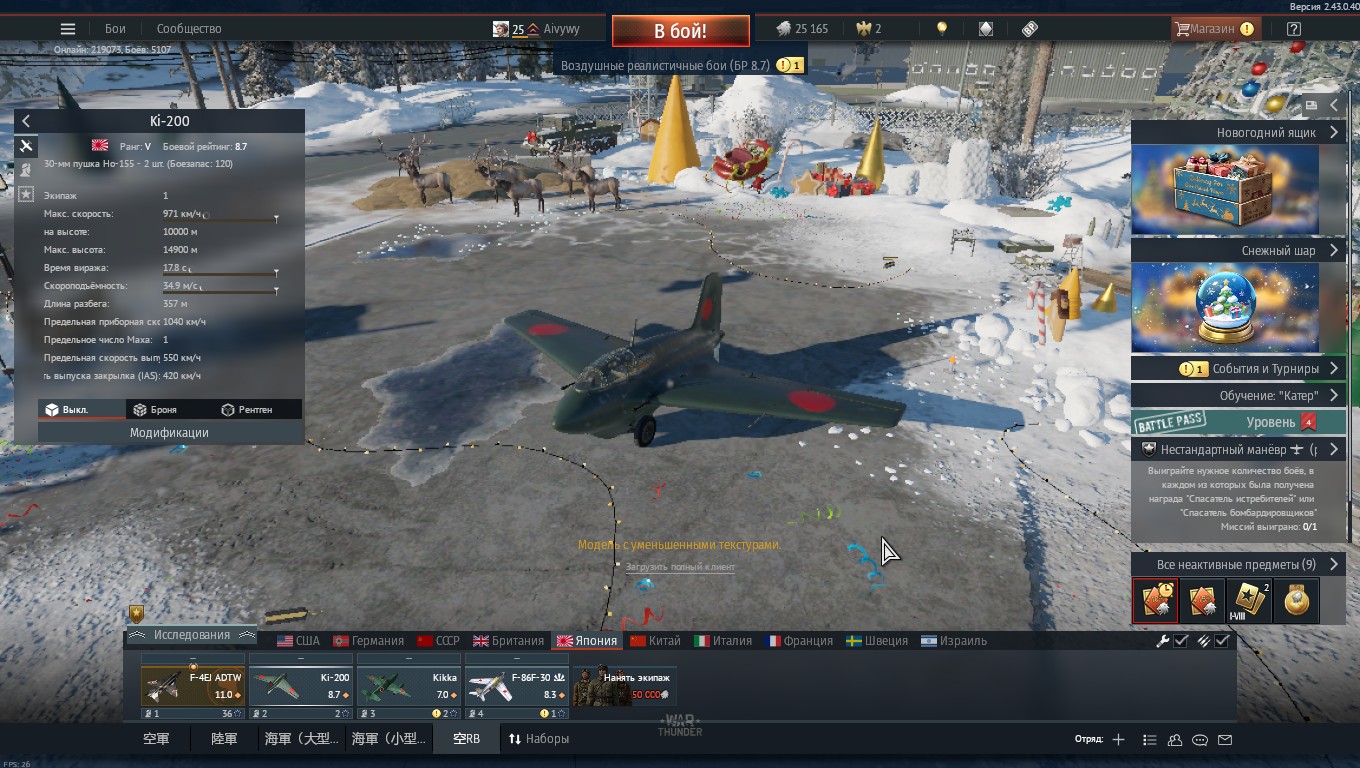Choose the Швеция nation tab
The height and width of the screenshot is (768, 1360).
(876, 641)
